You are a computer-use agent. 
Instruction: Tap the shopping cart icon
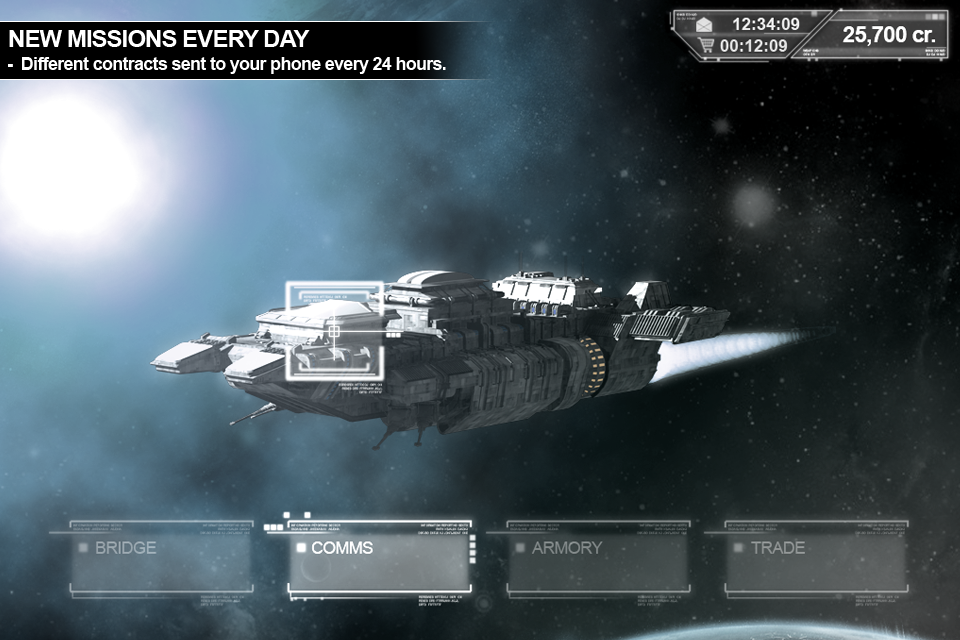pyautogui.click(x=706, y=45)
